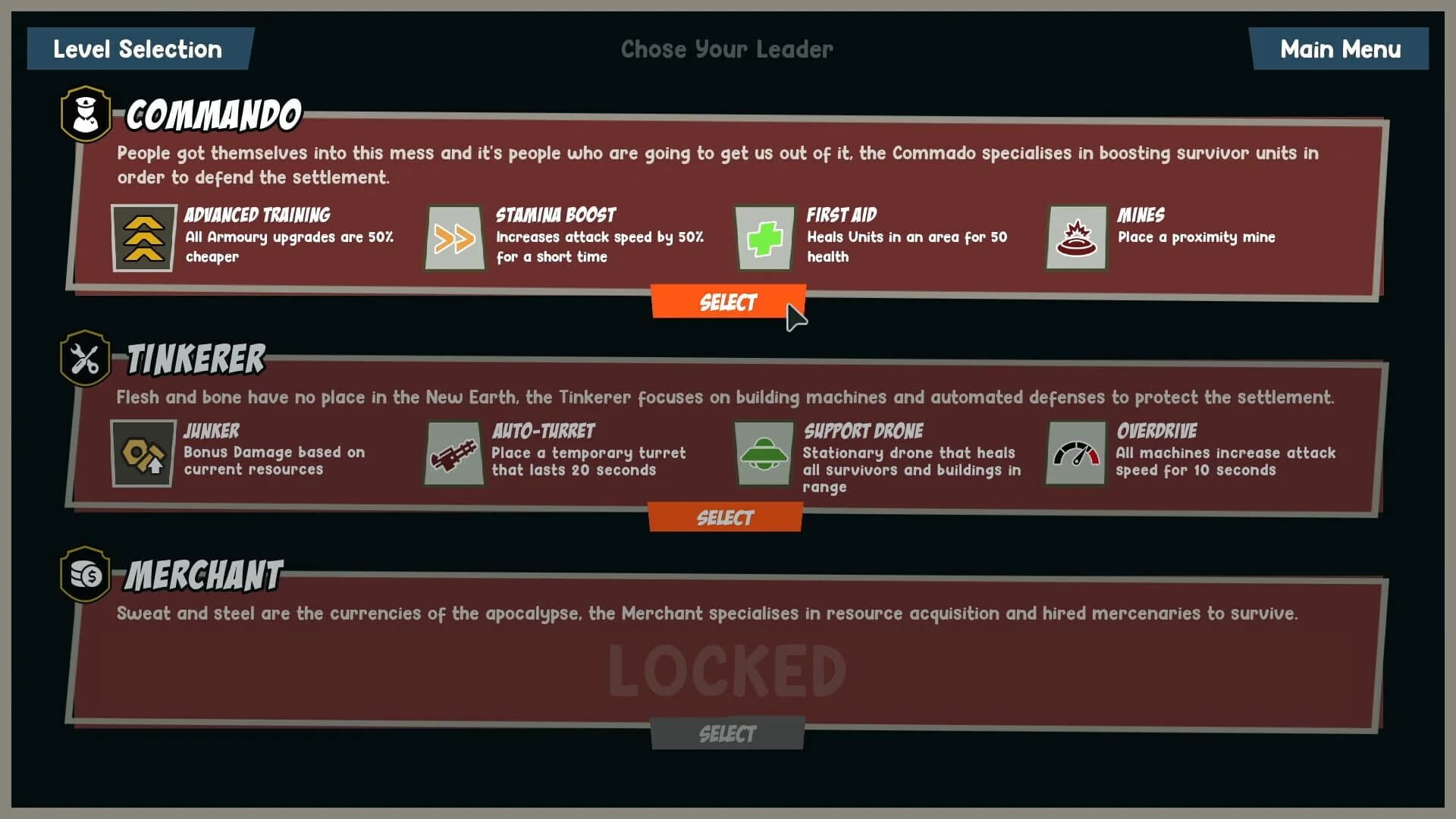1456x819 pixels.
Task: Open the Level Selection screen
Action: click(x=137, y=49)
